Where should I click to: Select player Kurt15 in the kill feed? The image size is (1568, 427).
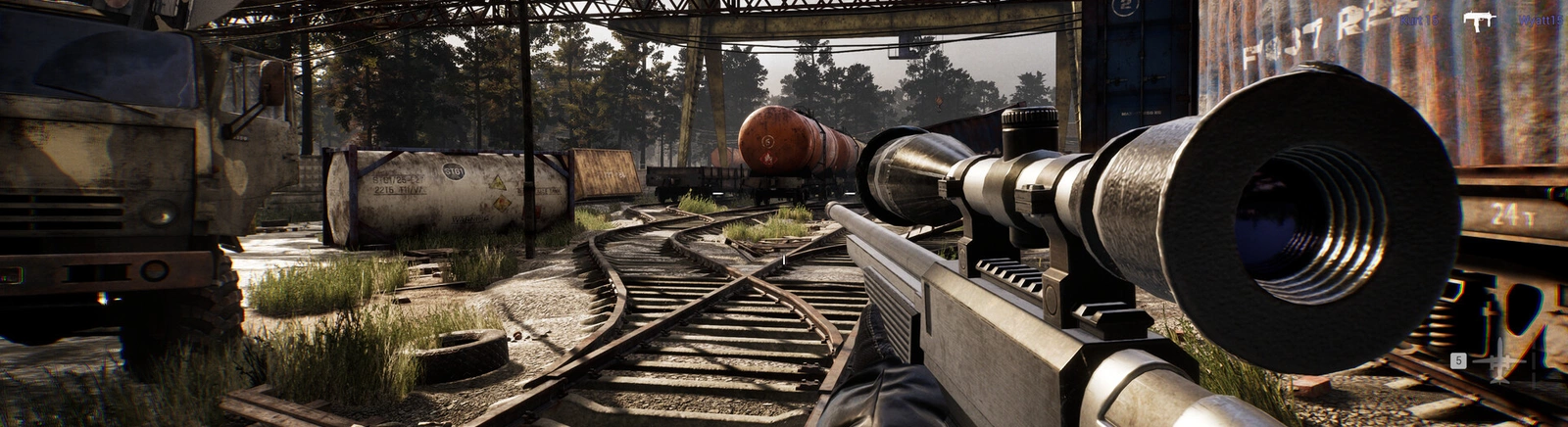pyautogui.click(x=1417, y=21)
